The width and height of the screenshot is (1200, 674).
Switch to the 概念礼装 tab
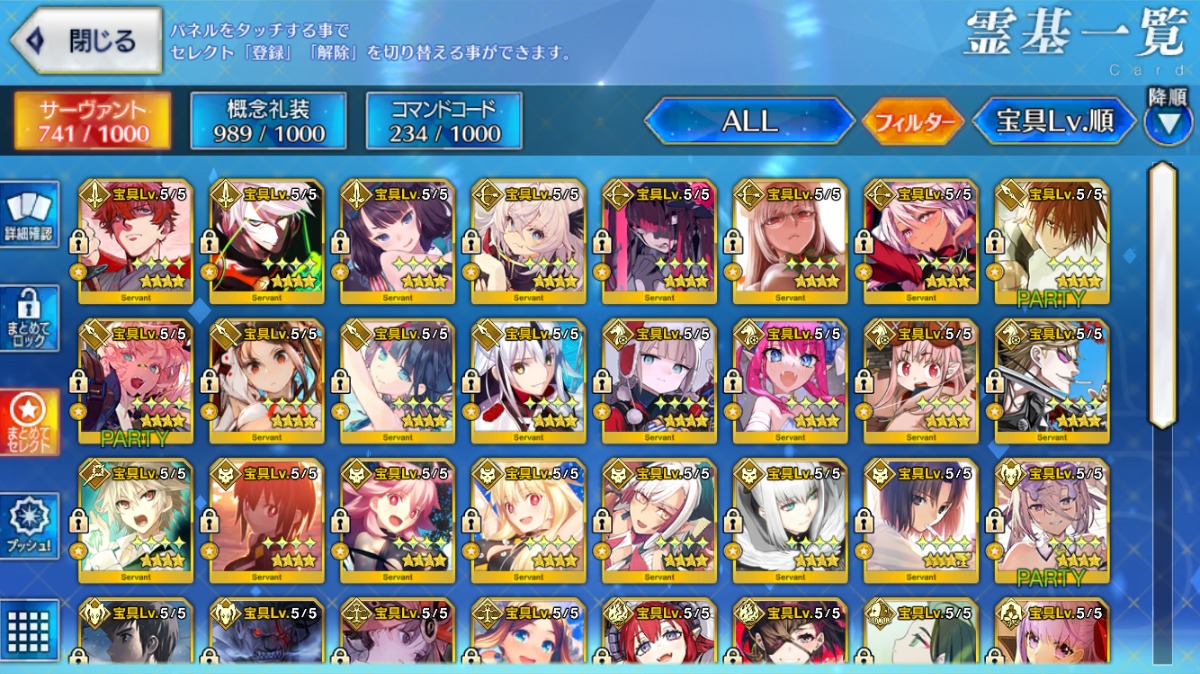point(268,121)
